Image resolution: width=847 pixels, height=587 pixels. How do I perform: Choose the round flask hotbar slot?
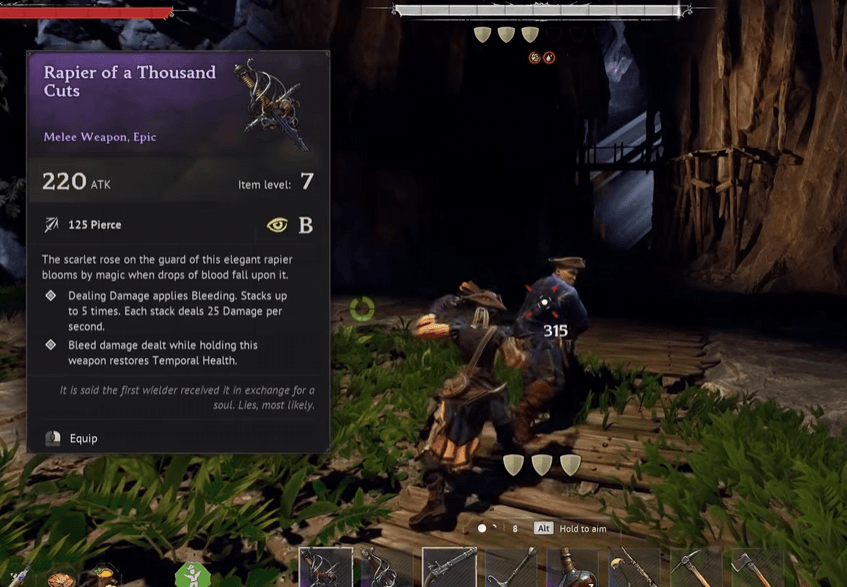[572, 568]
